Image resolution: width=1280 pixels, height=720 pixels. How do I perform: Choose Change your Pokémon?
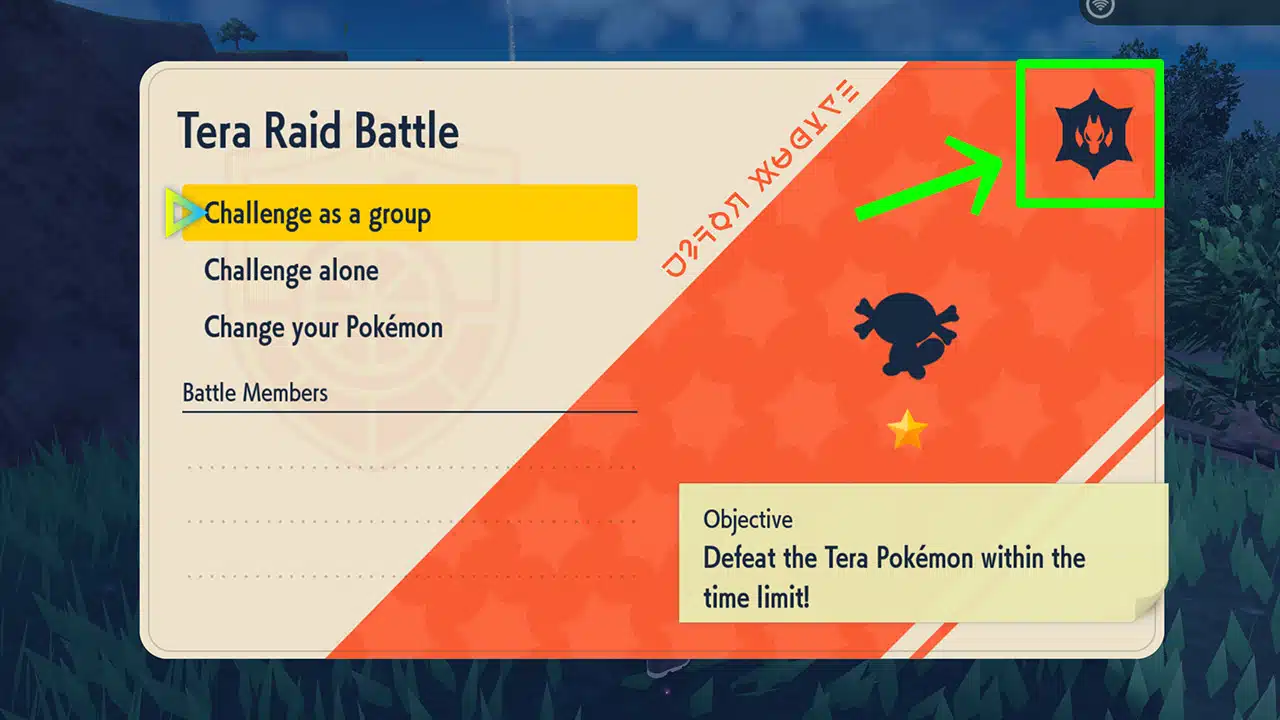(322, 327)
